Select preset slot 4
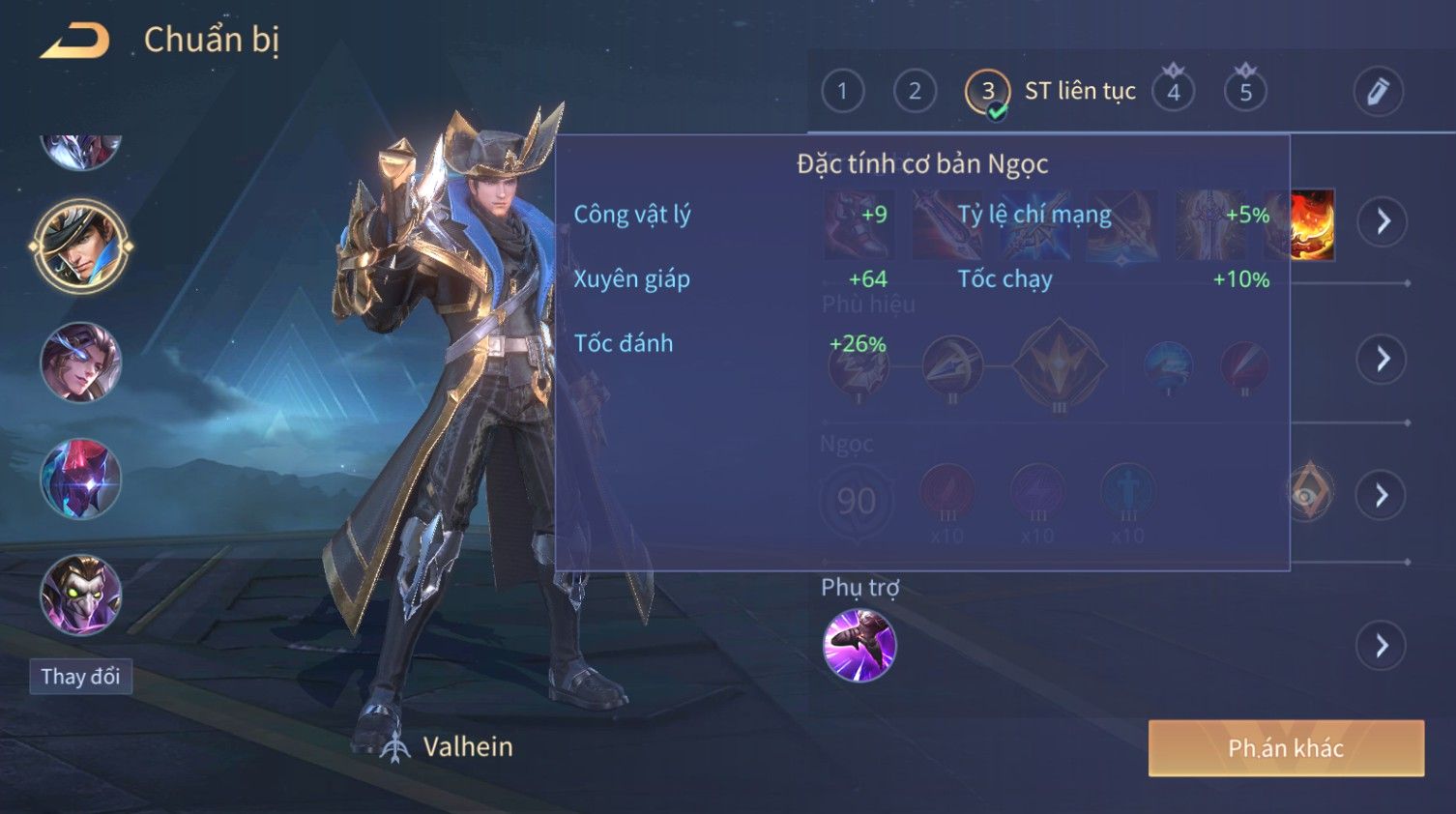Viewport: 1456px width, 814px height. pos(1174,92)
